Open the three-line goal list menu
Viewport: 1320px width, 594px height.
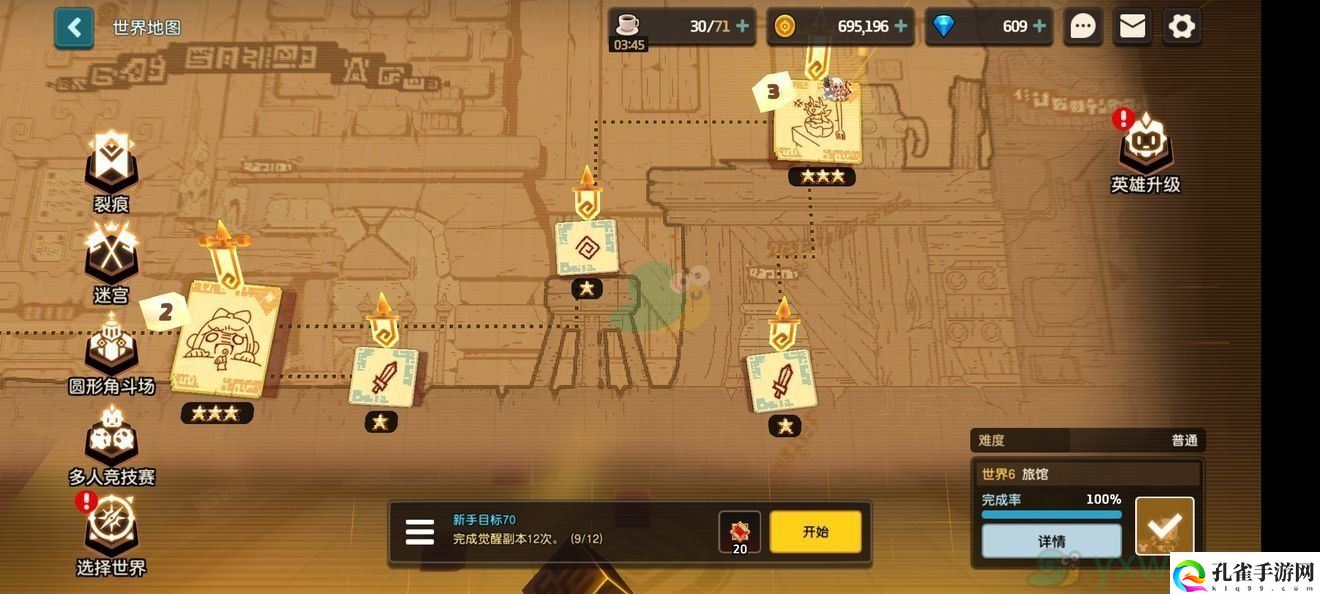[x=420, y=532]
